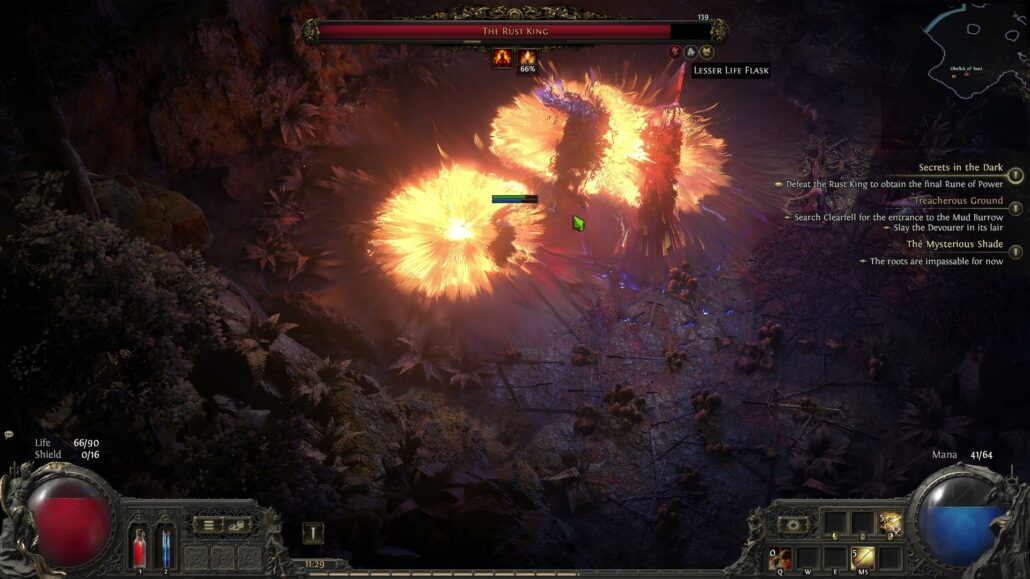The image size is (1030, 579).
Task: Activate the Q skill slot
Action: pyautogui.click(x=780, y=557)
